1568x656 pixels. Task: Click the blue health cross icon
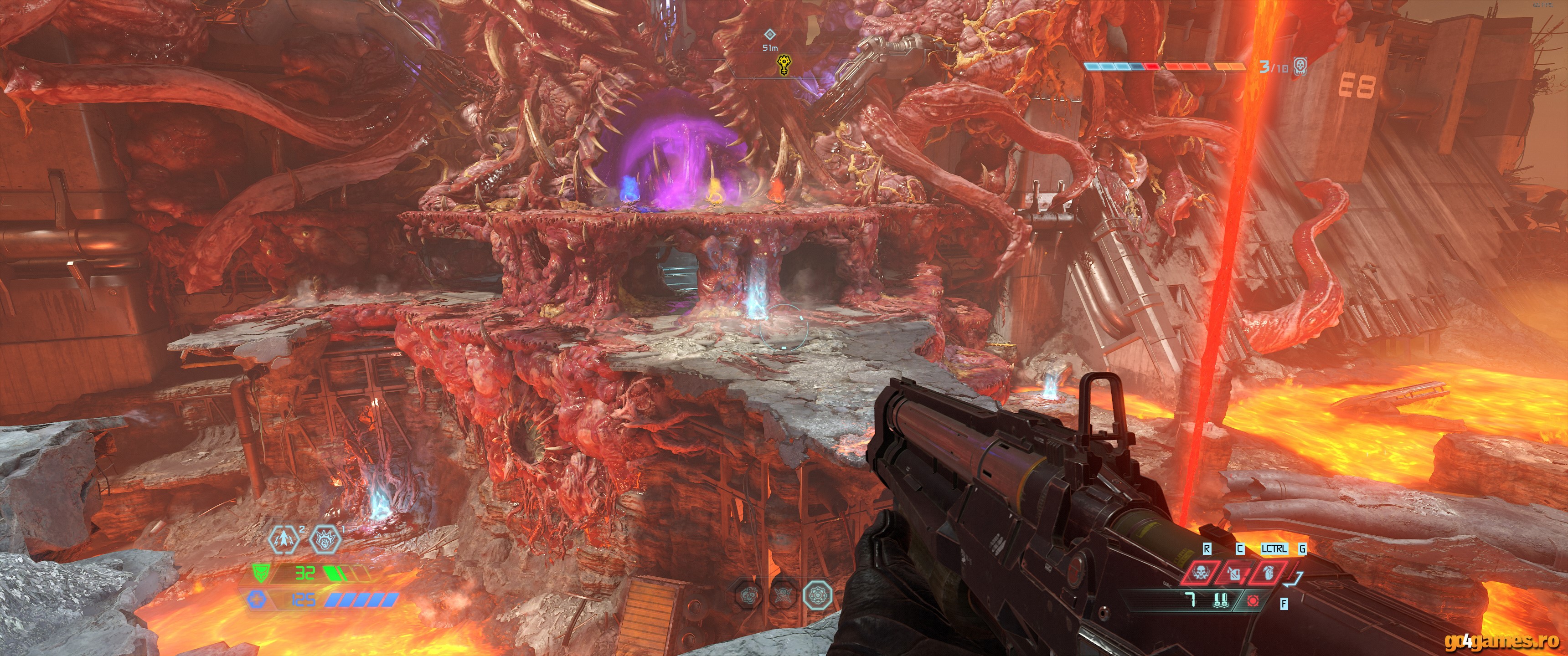[256, 600]
